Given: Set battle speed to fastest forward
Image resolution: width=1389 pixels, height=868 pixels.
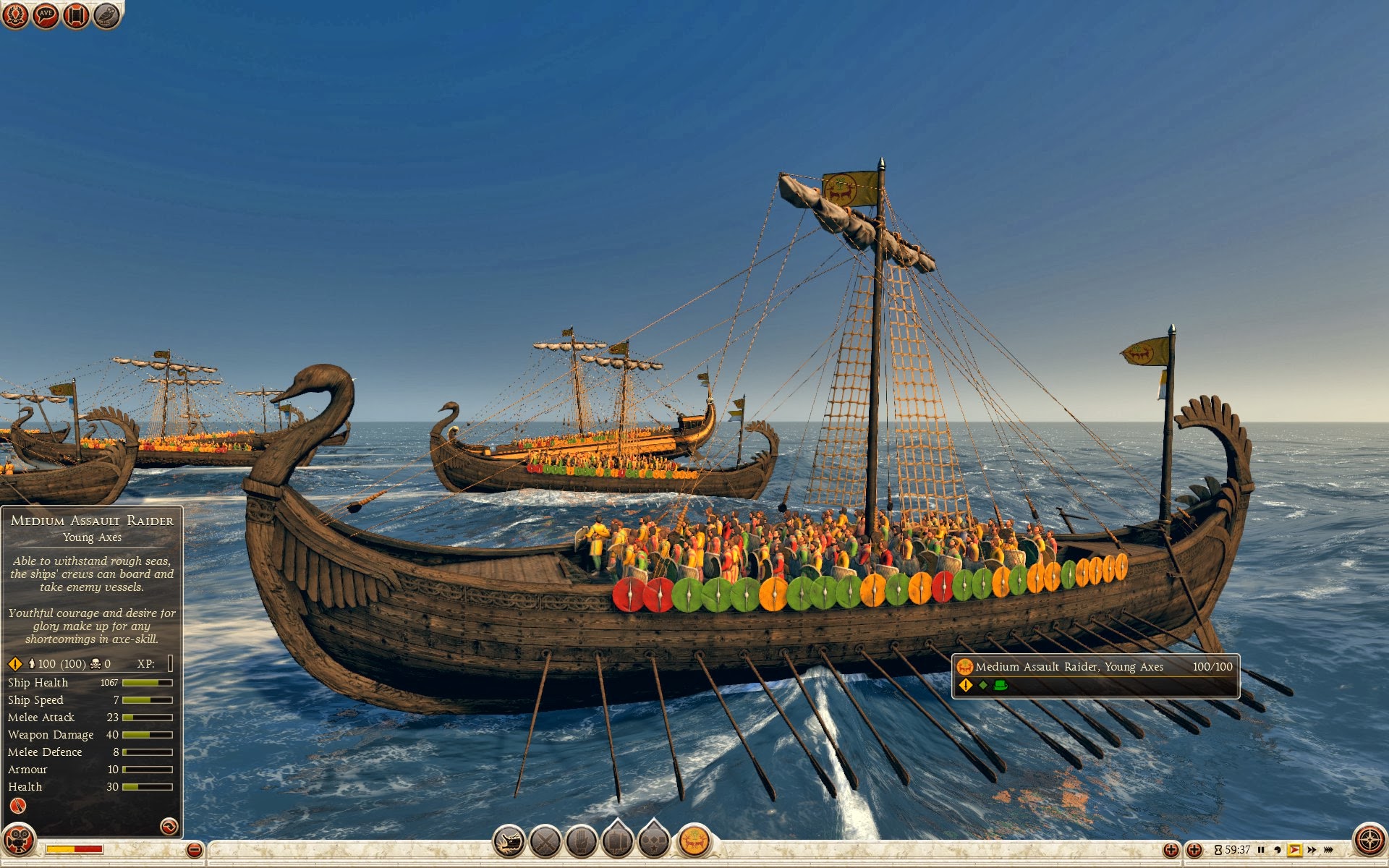Looking at the screenshot, I should (x=1329, y=850).
